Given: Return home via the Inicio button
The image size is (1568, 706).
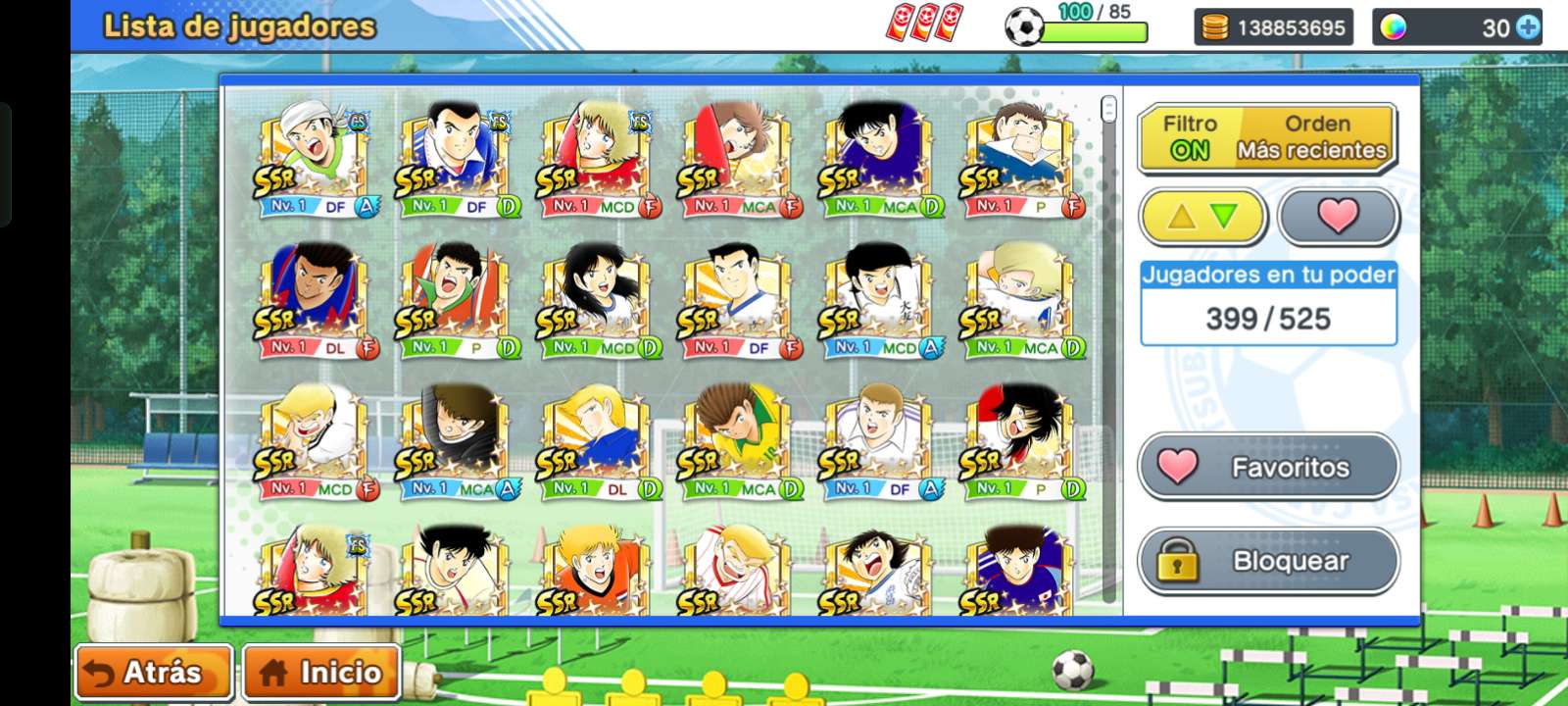Looking at the screenshot, I should [x=321, y=673].
